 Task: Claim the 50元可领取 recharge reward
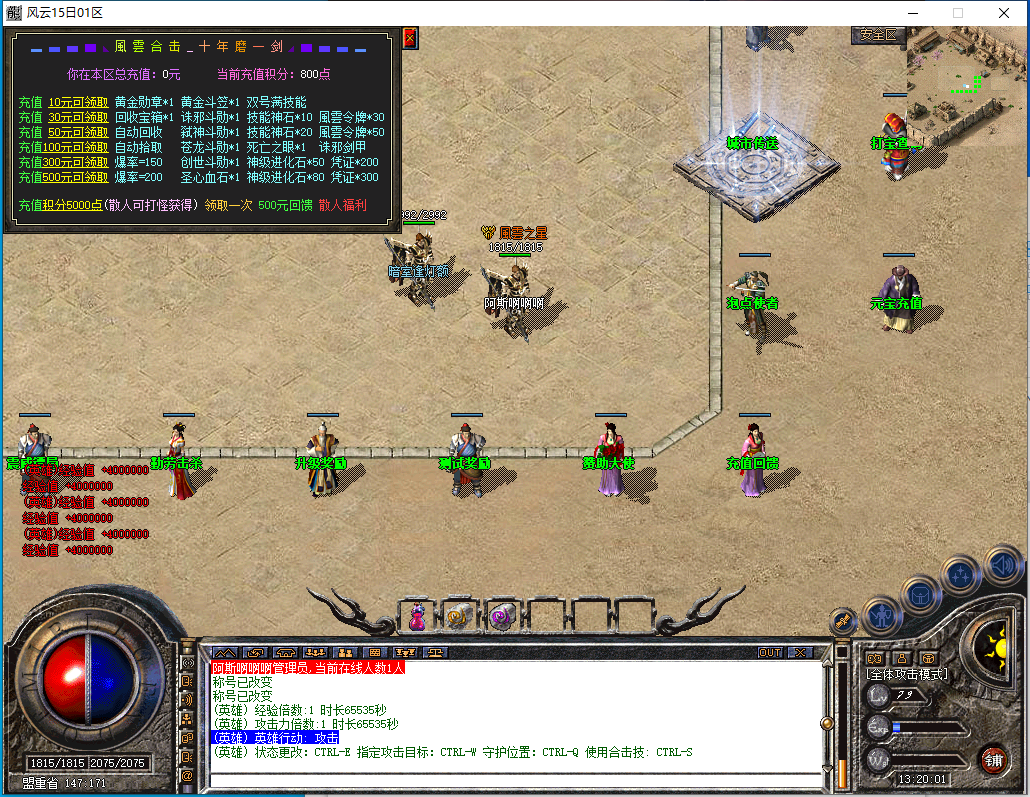coord(78,132)
